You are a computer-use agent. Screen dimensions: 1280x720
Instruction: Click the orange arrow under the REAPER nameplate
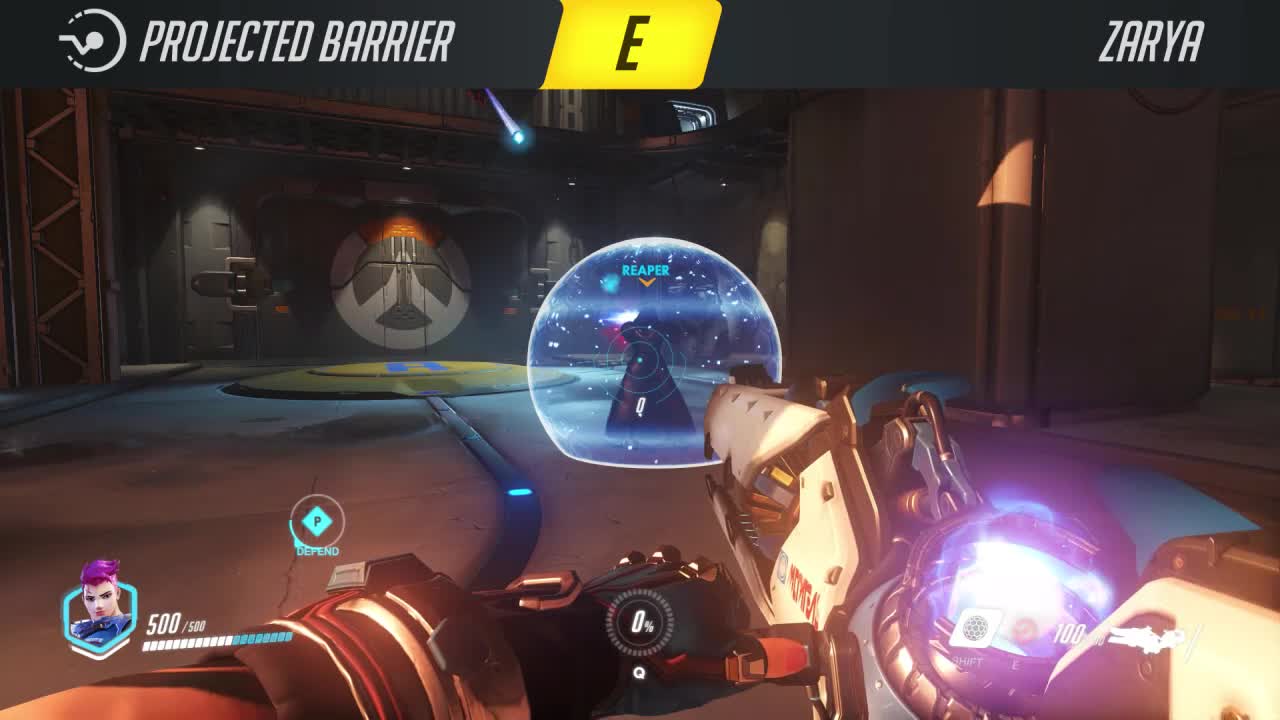click(x=648, y=283)
